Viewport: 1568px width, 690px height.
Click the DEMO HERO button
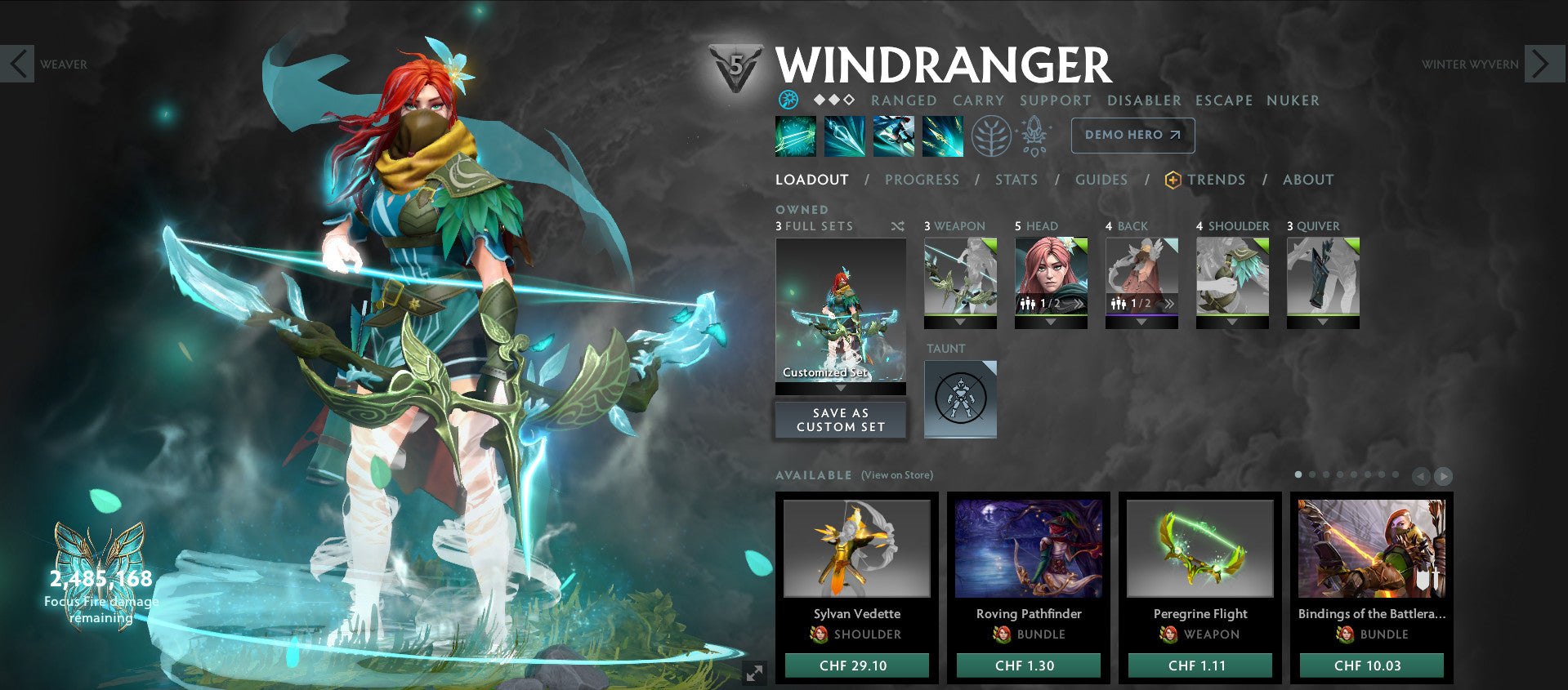click(1132, 135)
